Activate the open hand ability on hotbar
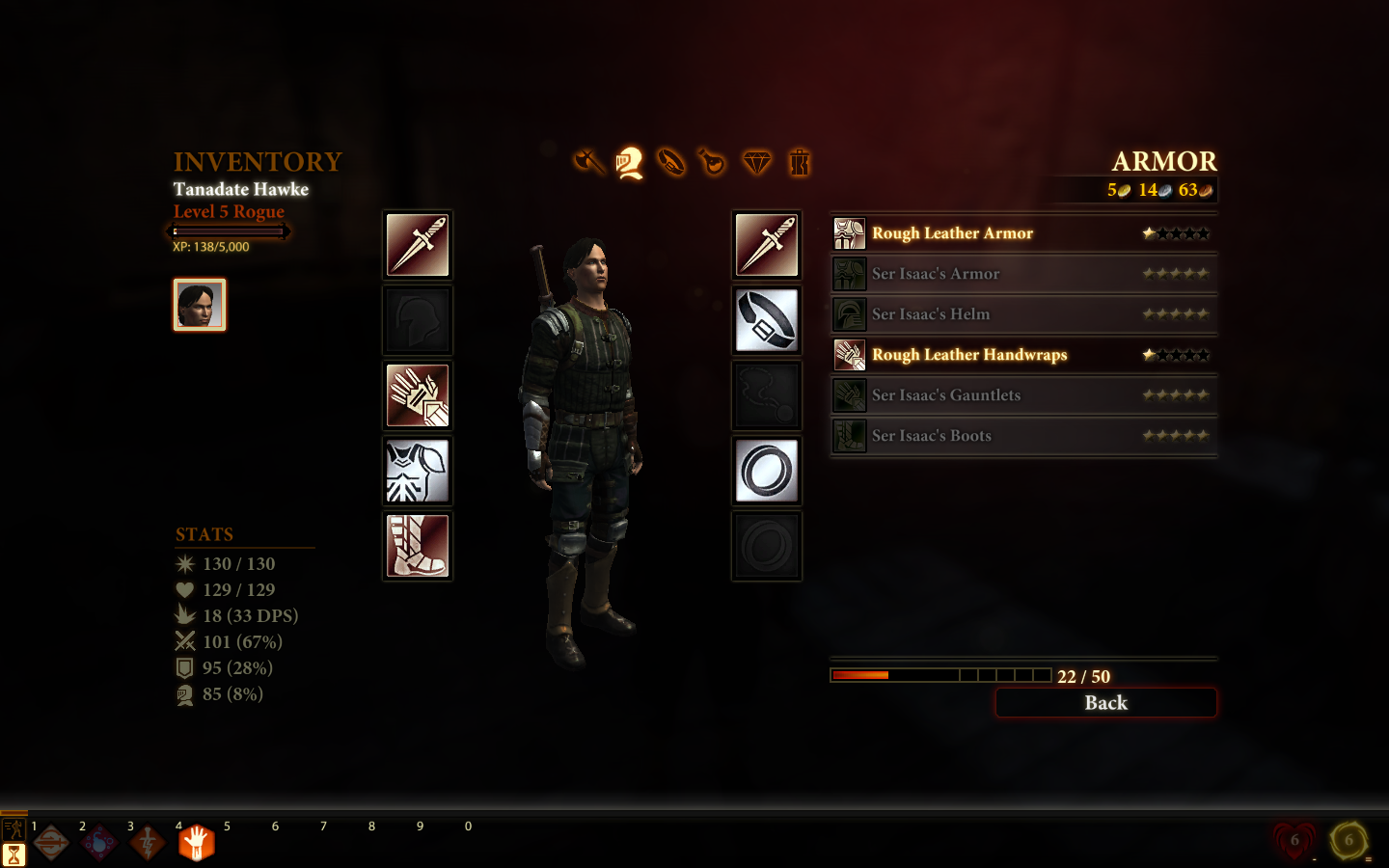 click(196, 843)
